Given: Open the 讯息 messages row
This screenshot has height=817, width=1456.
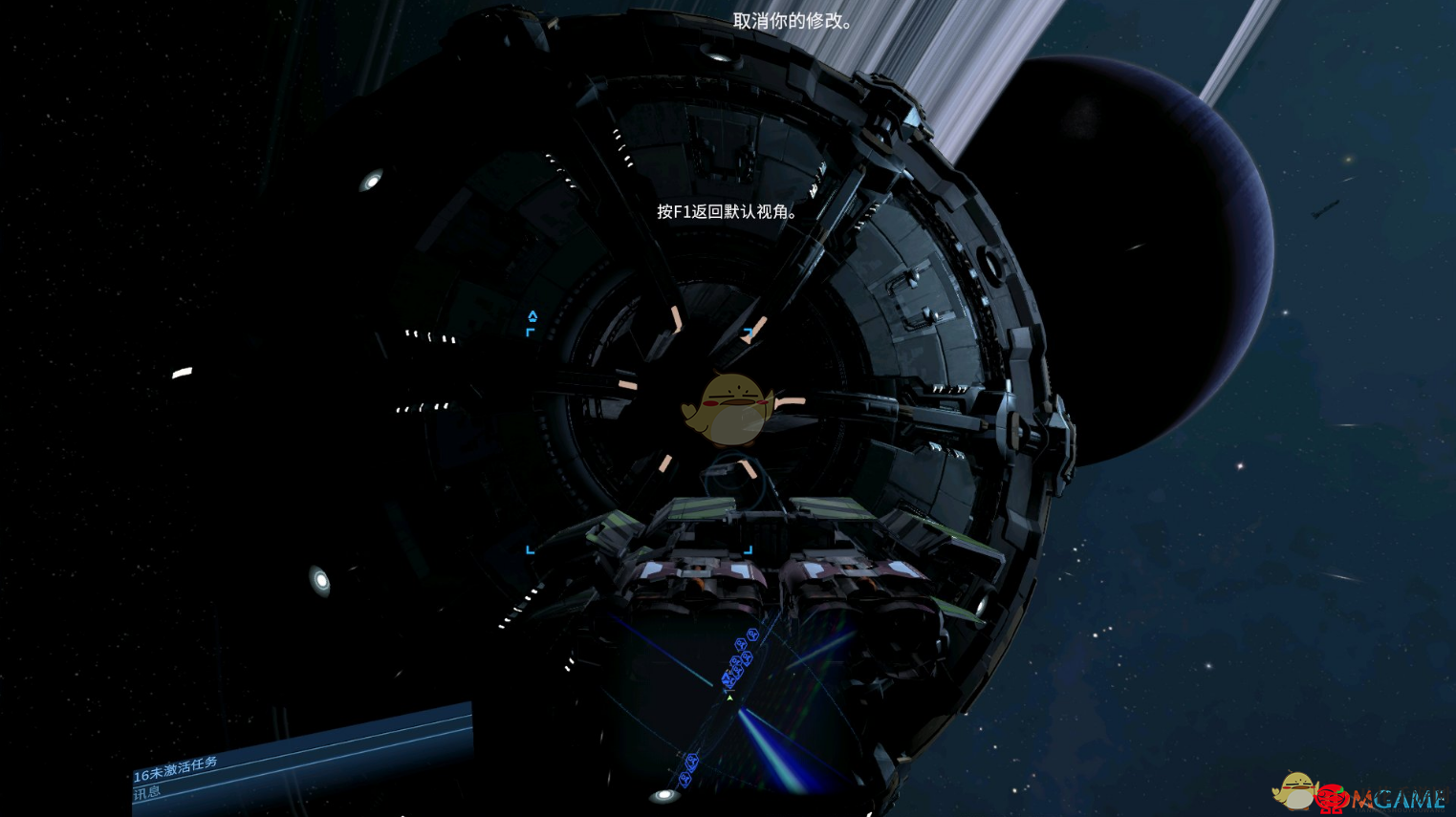Looking at the screenshot, I should [148, 793].
